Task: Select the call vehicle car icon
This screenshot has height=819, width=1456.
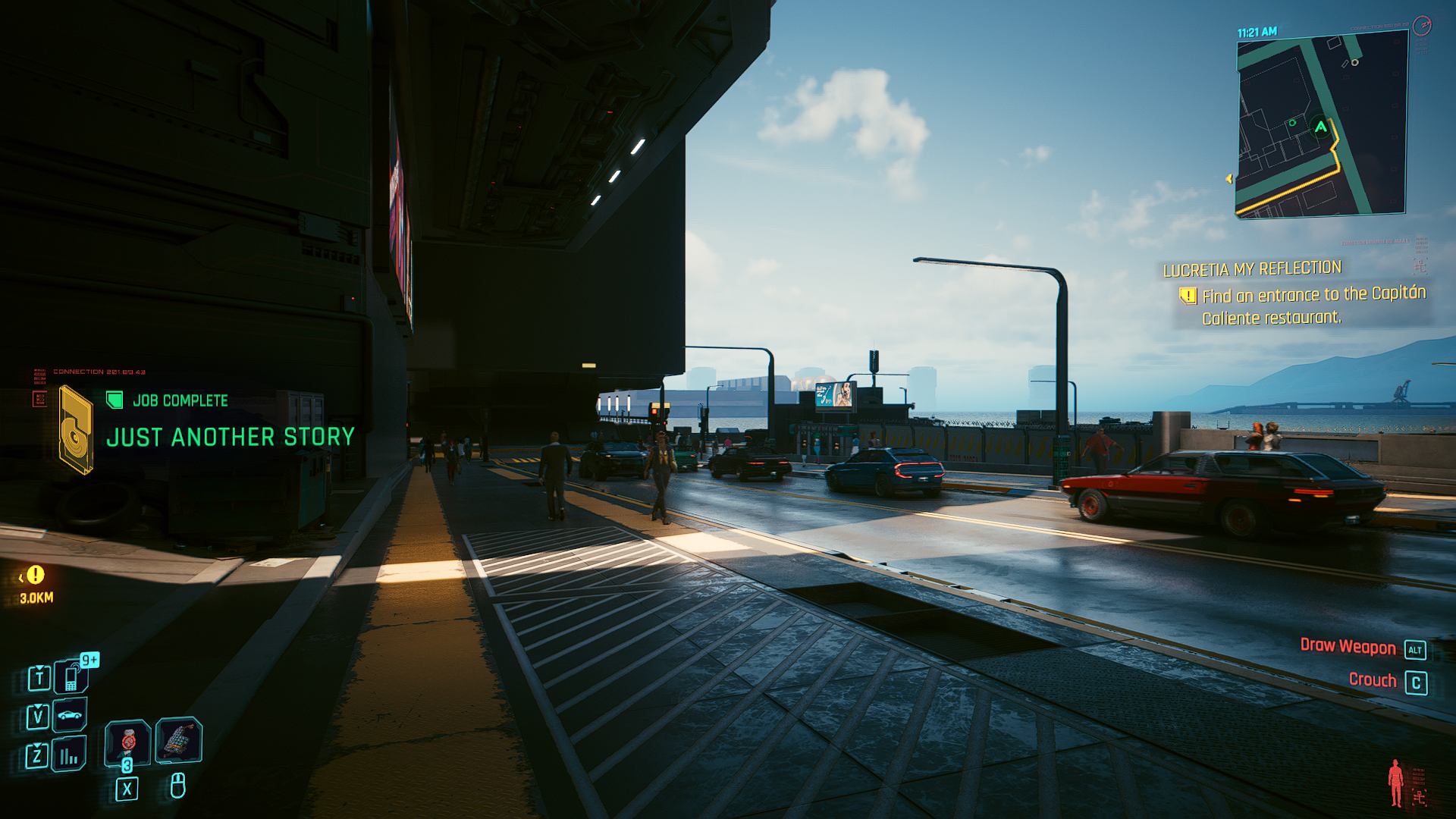Action: point(70,715)
